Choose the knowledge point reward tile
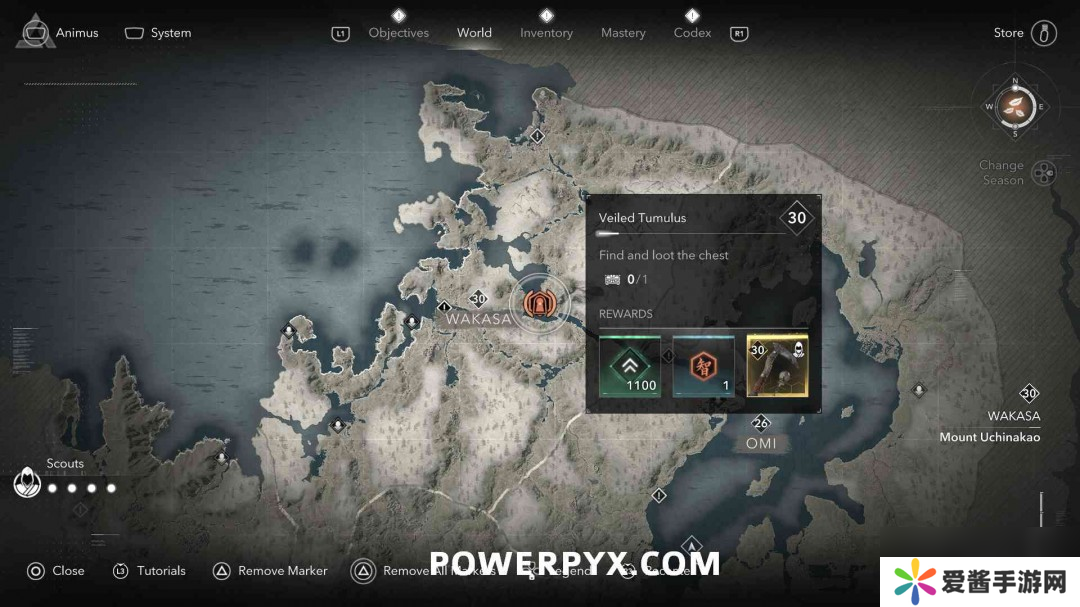The image size is (1080, 607). click(703, 366)
